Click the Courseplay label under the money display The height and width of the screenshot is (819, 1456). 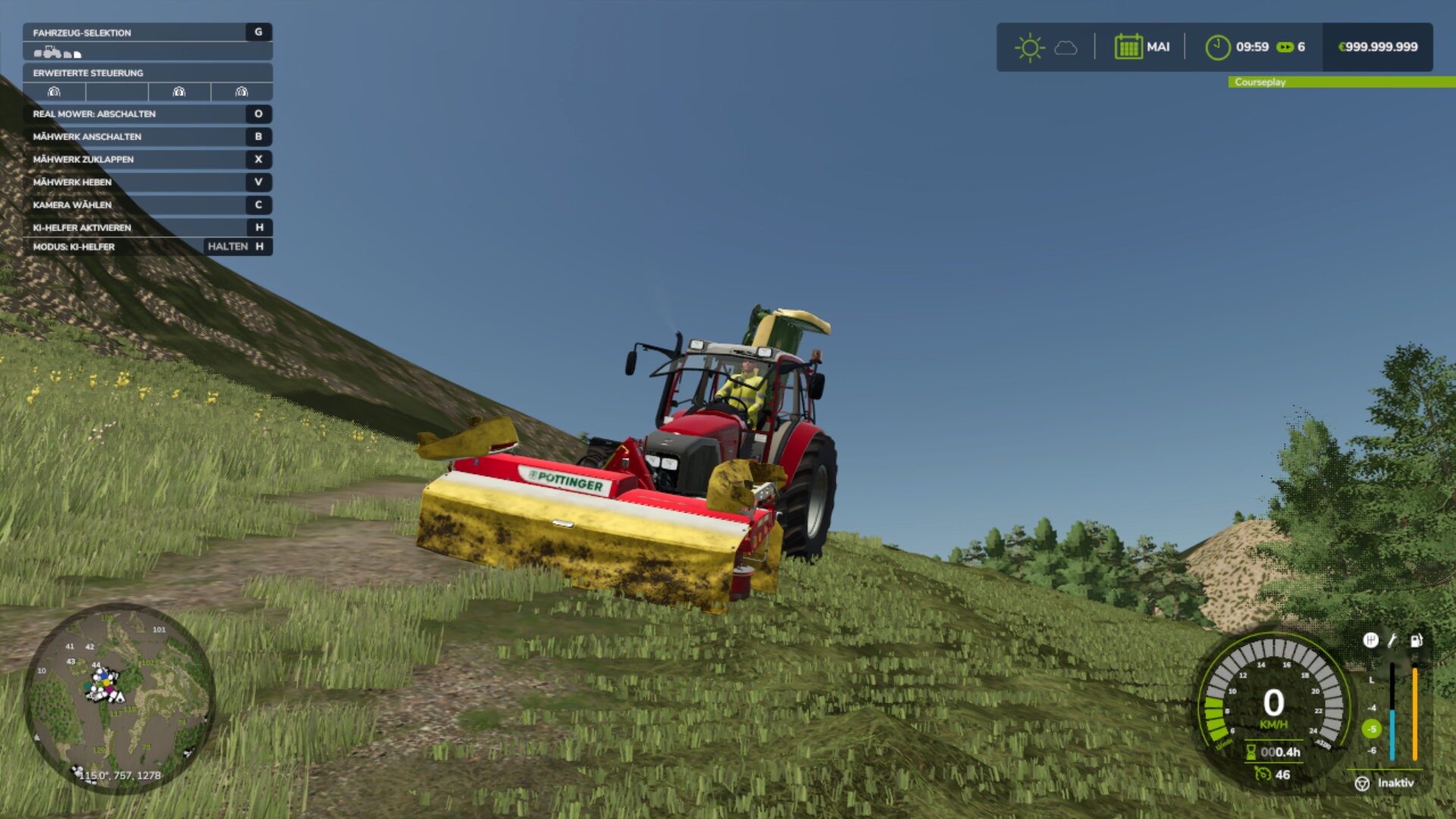tap(1259, 82)
